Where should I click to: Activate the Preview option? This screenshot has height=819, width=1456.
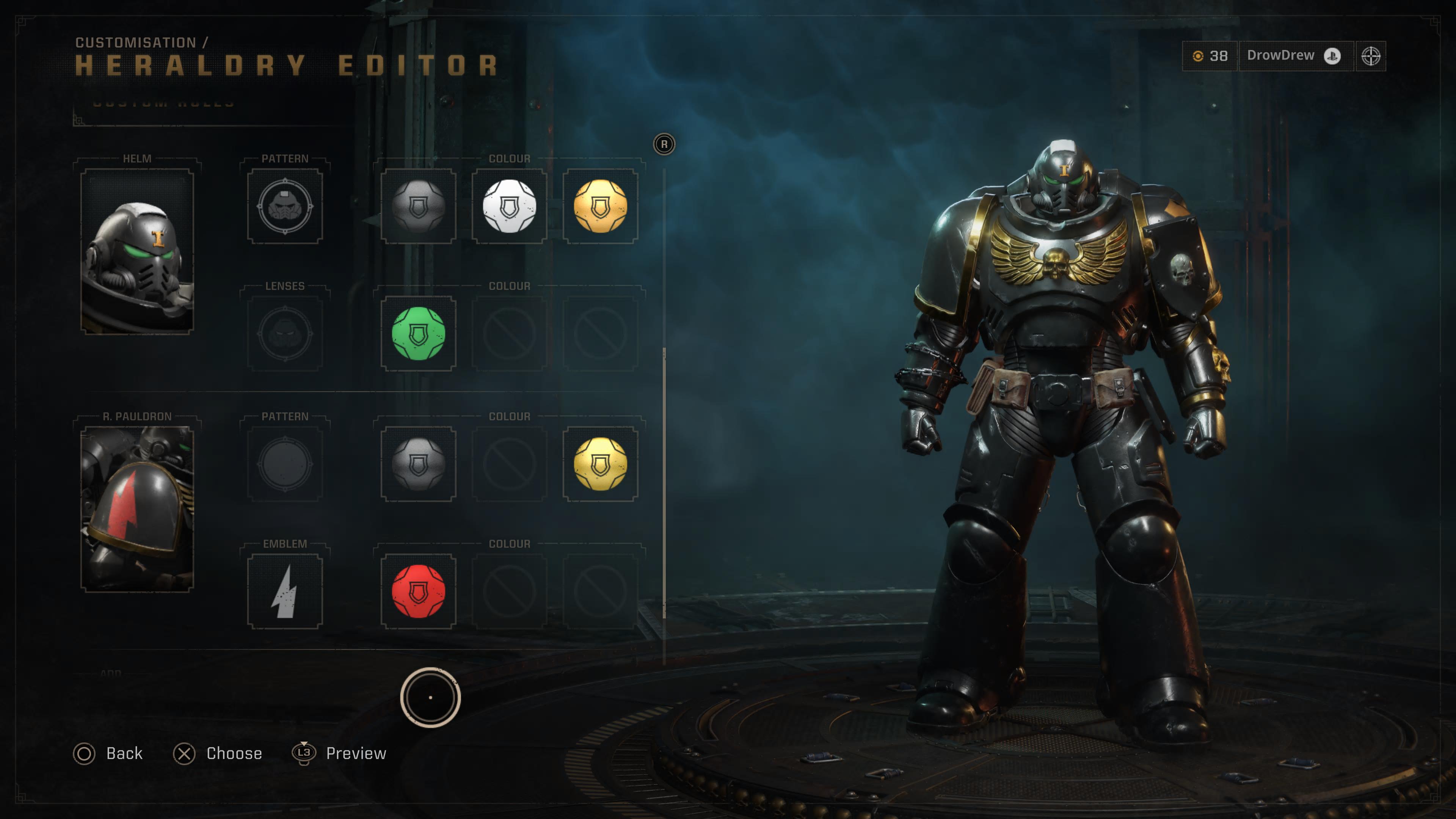tap(340, 753)
